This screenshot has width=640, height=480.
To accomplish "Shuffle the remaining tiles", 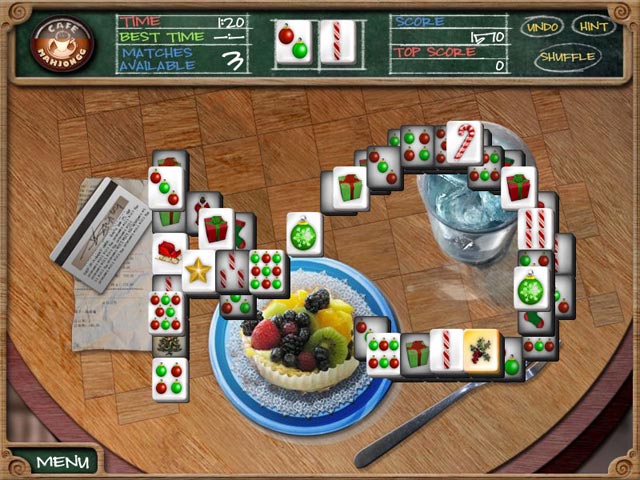I will [x=567, y=57].
